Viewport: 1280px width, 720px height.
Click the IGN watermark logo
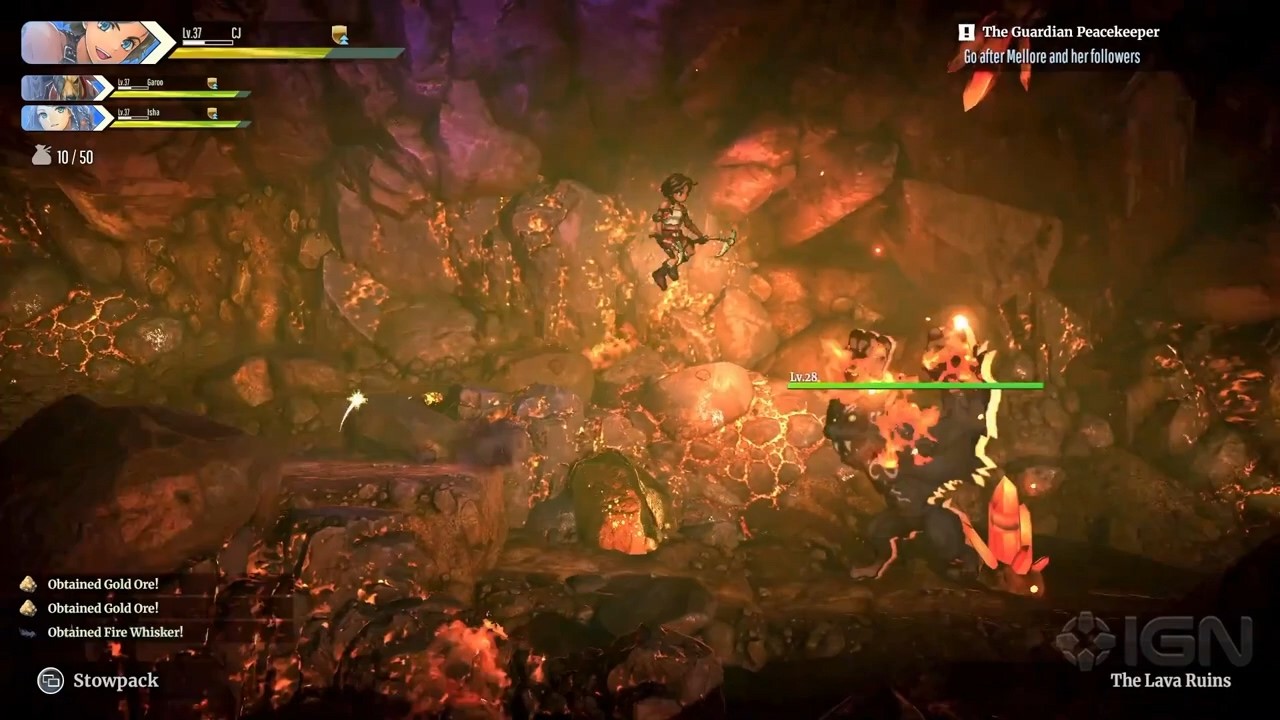pos(1155,640)
